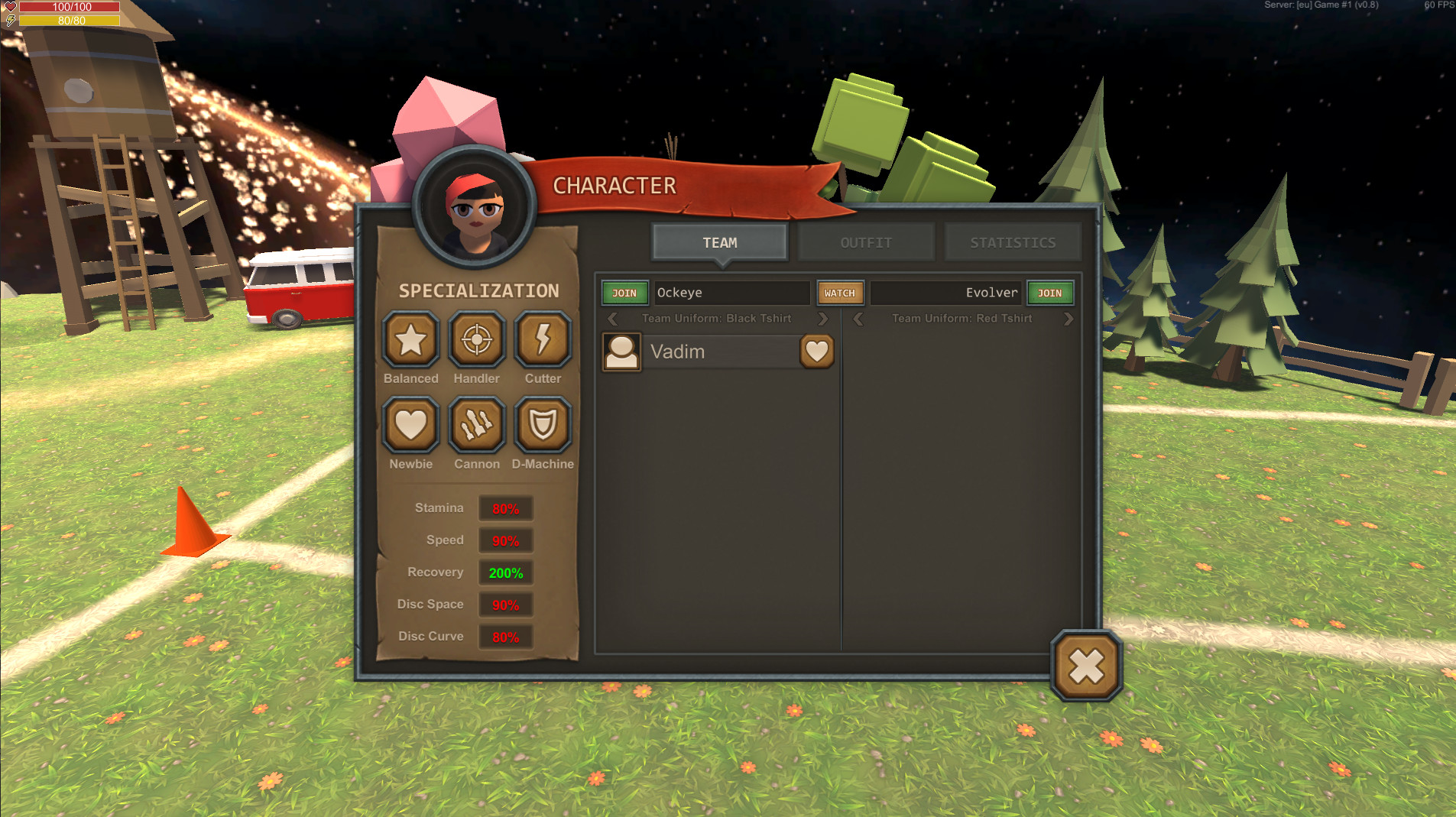Choose the Balanced star specialization
The height and width of the screenshot is (817, 1456).
[x=410, y=339]
